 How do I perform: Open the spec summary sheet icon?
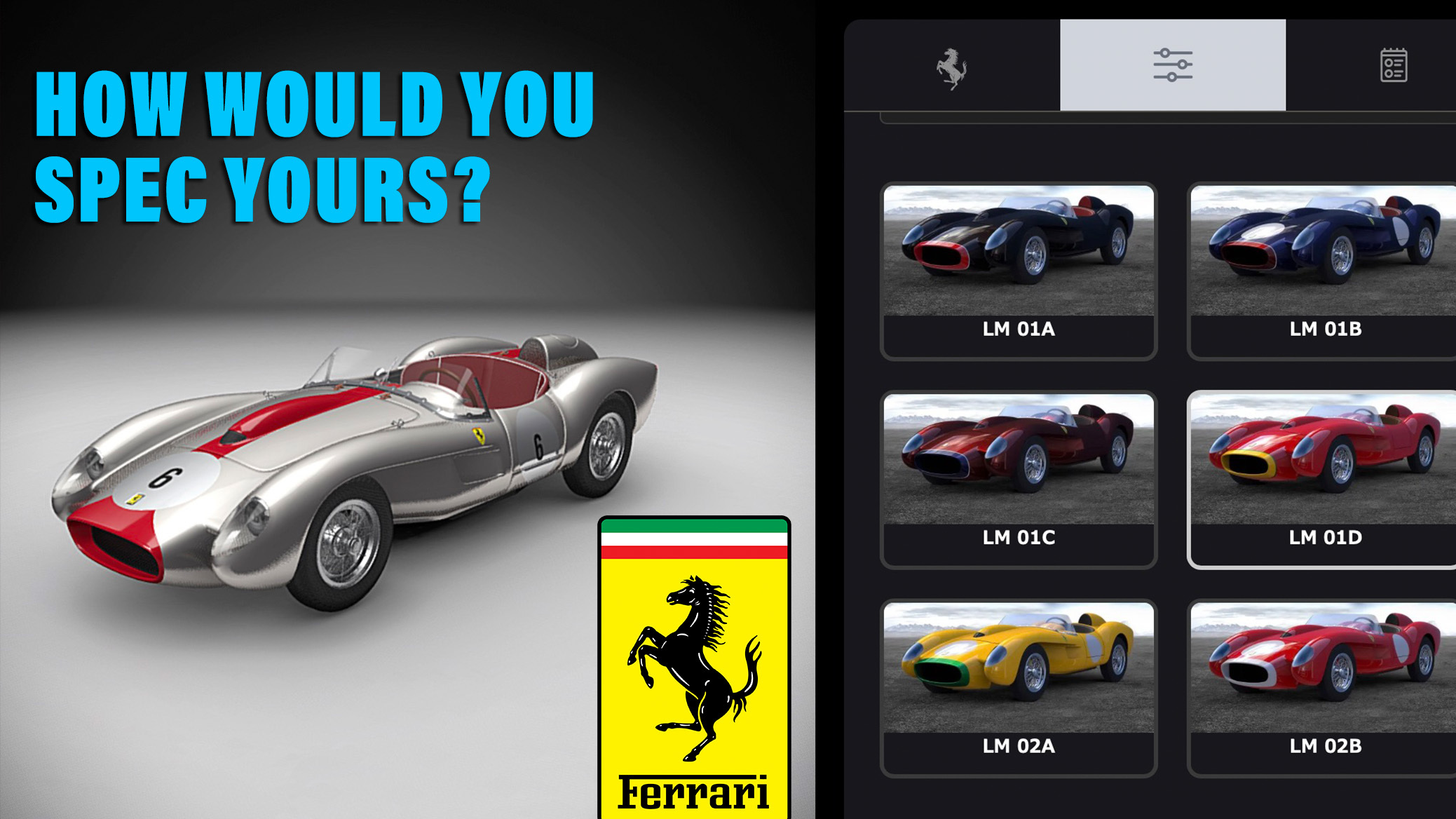tap(1394, 65)
